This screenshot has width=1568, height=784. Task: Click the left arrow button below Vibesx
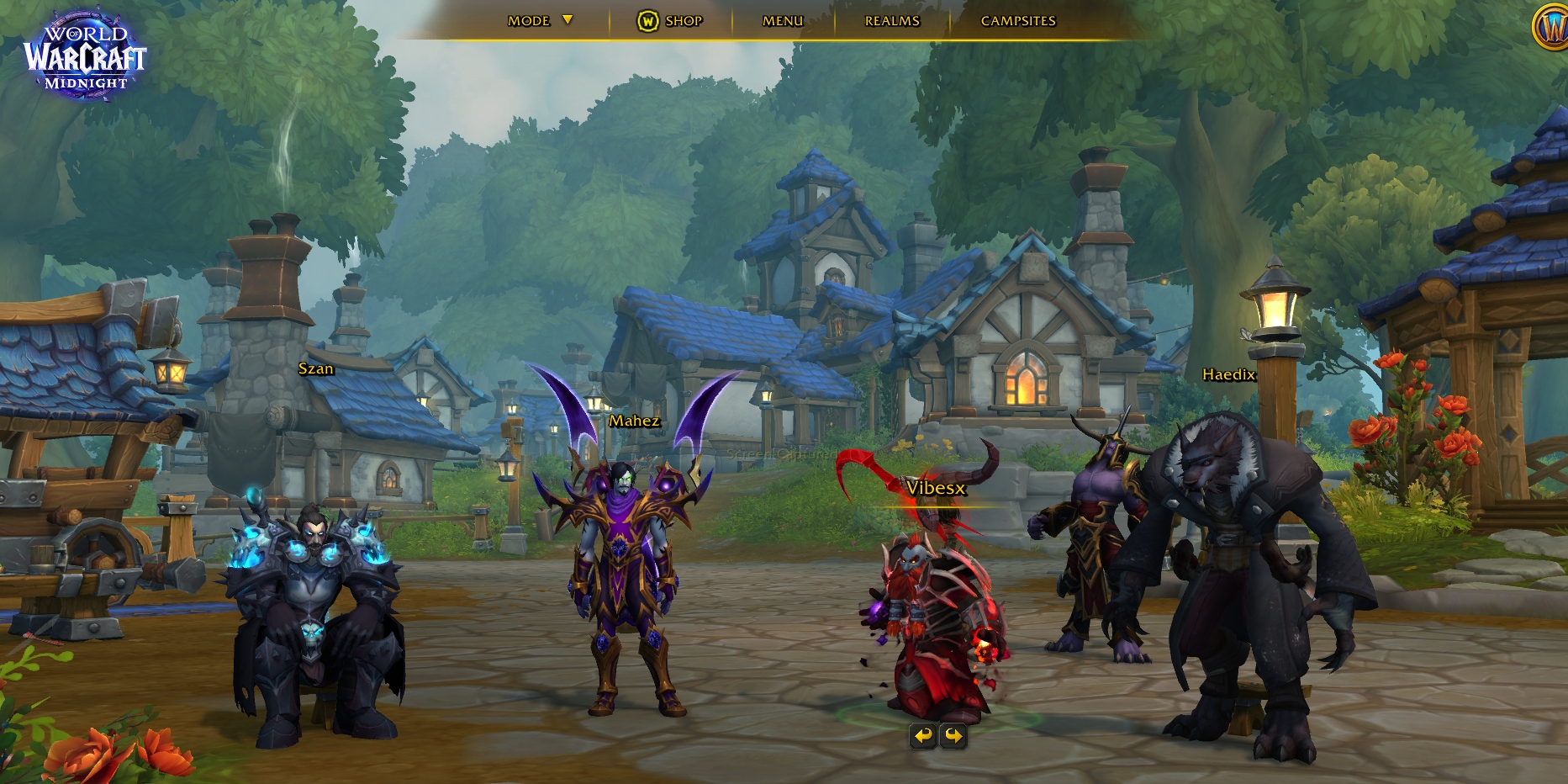click(x=923, y=736)
